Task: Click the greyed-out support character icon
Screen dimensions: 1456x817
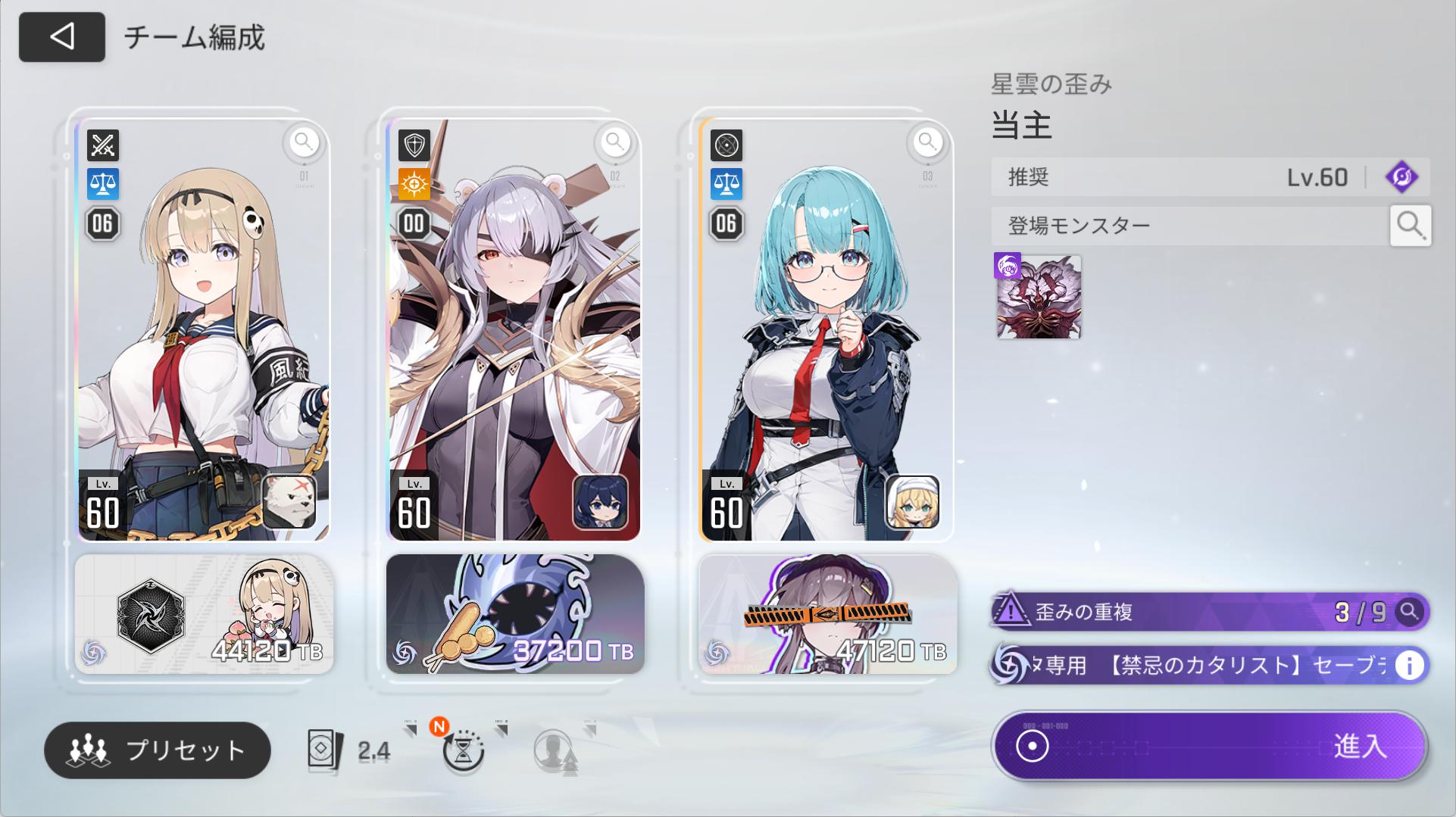Action: pos(555,750)
